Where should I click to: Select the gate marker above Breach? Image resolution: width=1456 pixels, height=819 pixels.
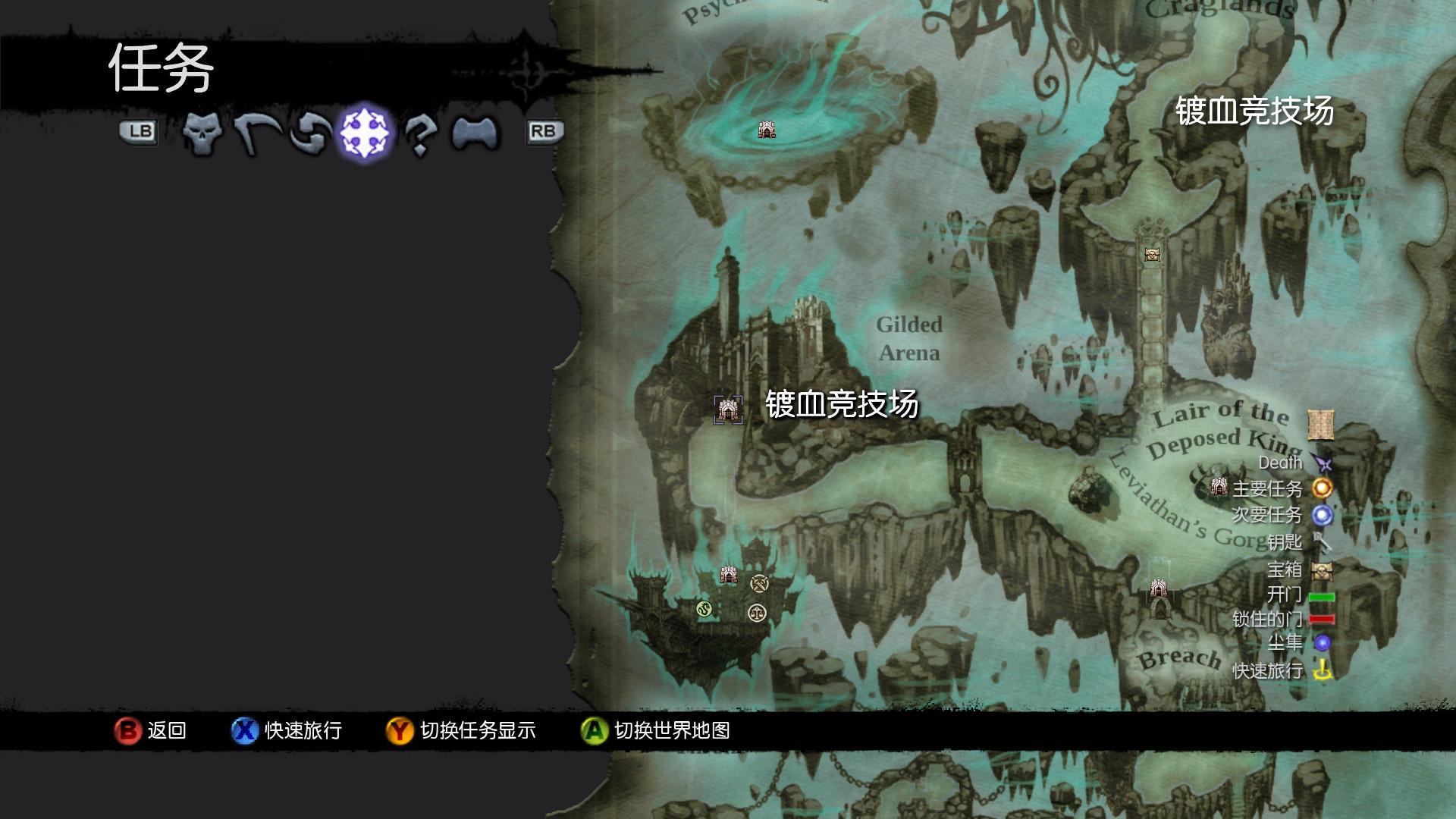click(x=1158, y=588)
